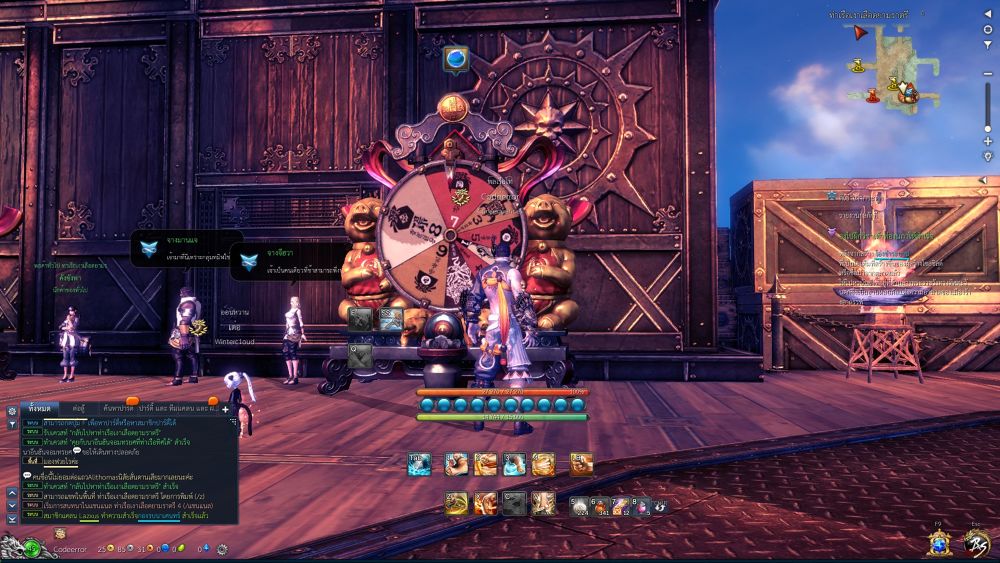This screenshot has width=1000, height=563.
Task: Open the F9 shop icon
Action: (937, 542)
